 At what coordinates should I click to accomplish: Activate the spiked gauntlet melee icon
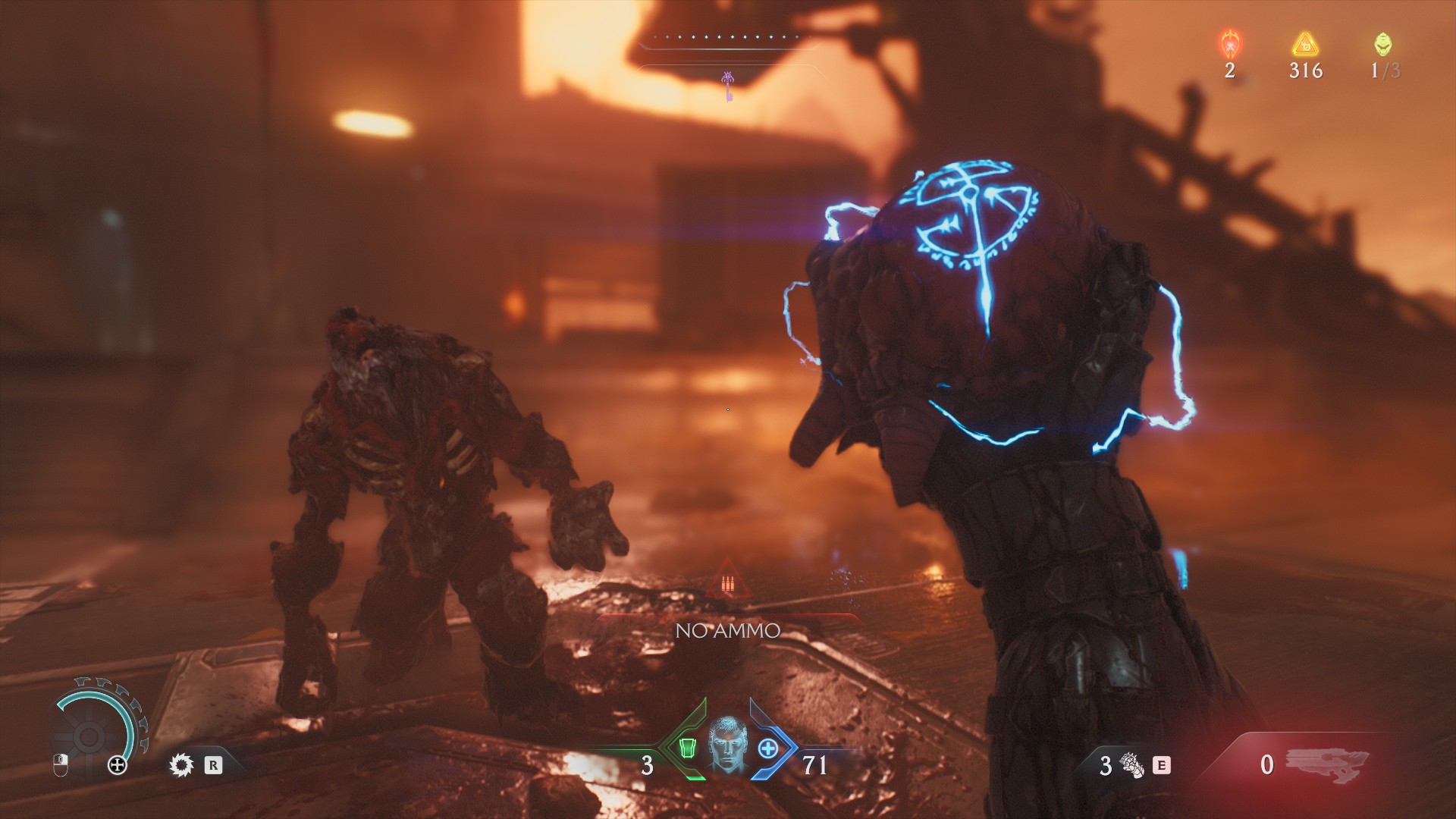[x=1132, y=765]
